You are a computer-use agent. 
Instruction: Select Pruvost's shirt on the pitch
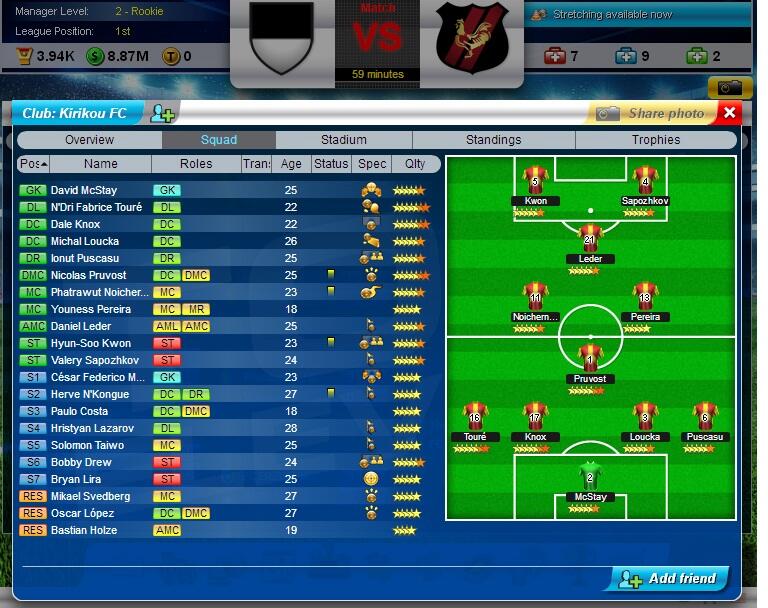coord(590,357)
